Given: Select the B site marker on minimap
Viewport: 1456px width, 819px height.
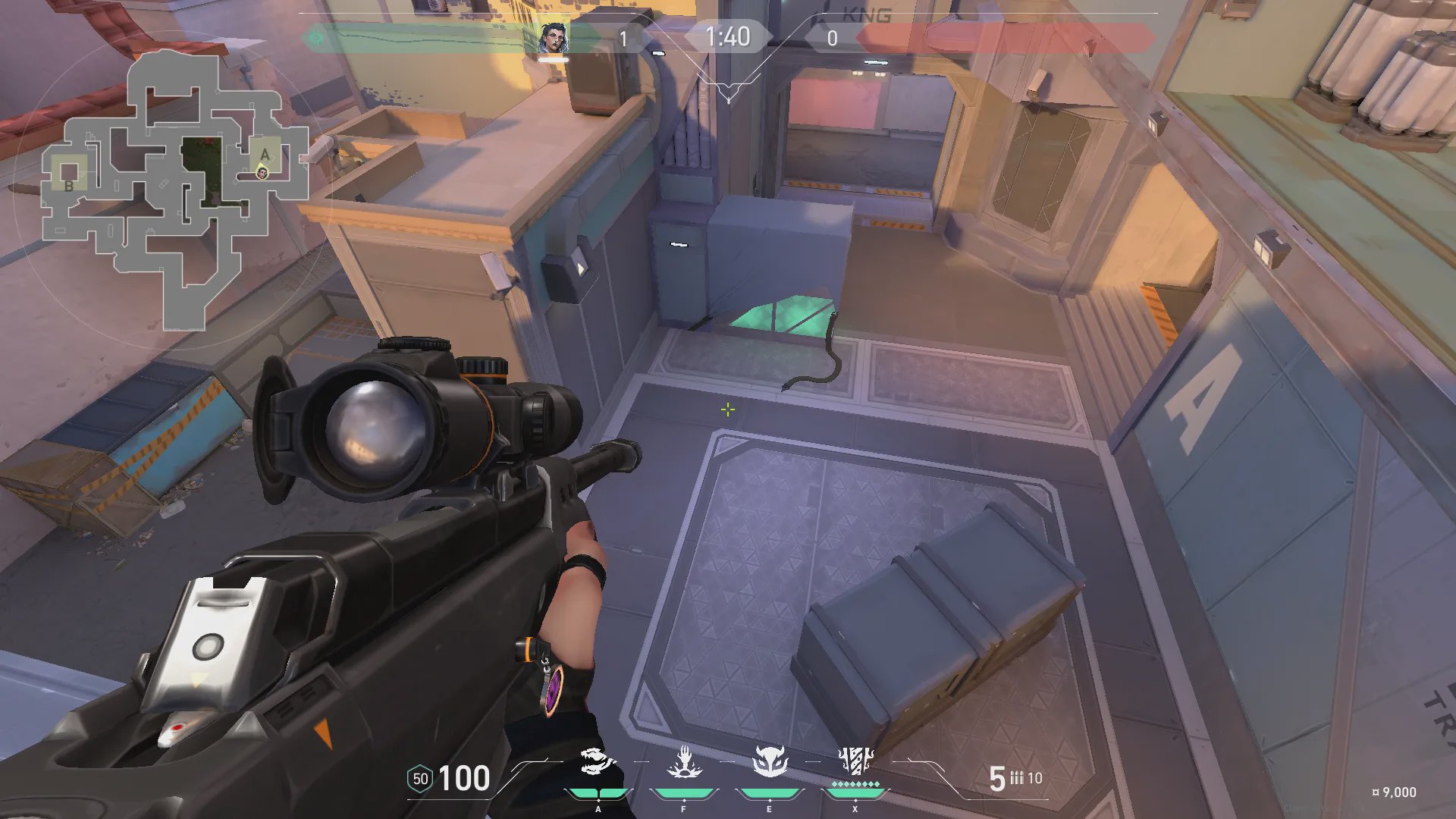Looking at the screenshot, I should click(69, 185).
